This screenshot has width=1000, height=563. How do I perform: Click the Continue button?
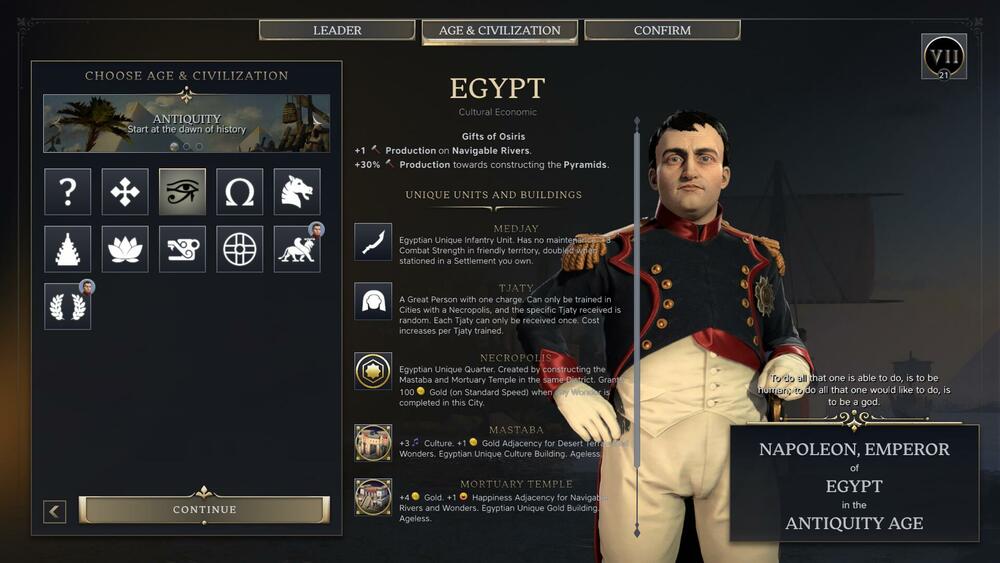[204, 509]
